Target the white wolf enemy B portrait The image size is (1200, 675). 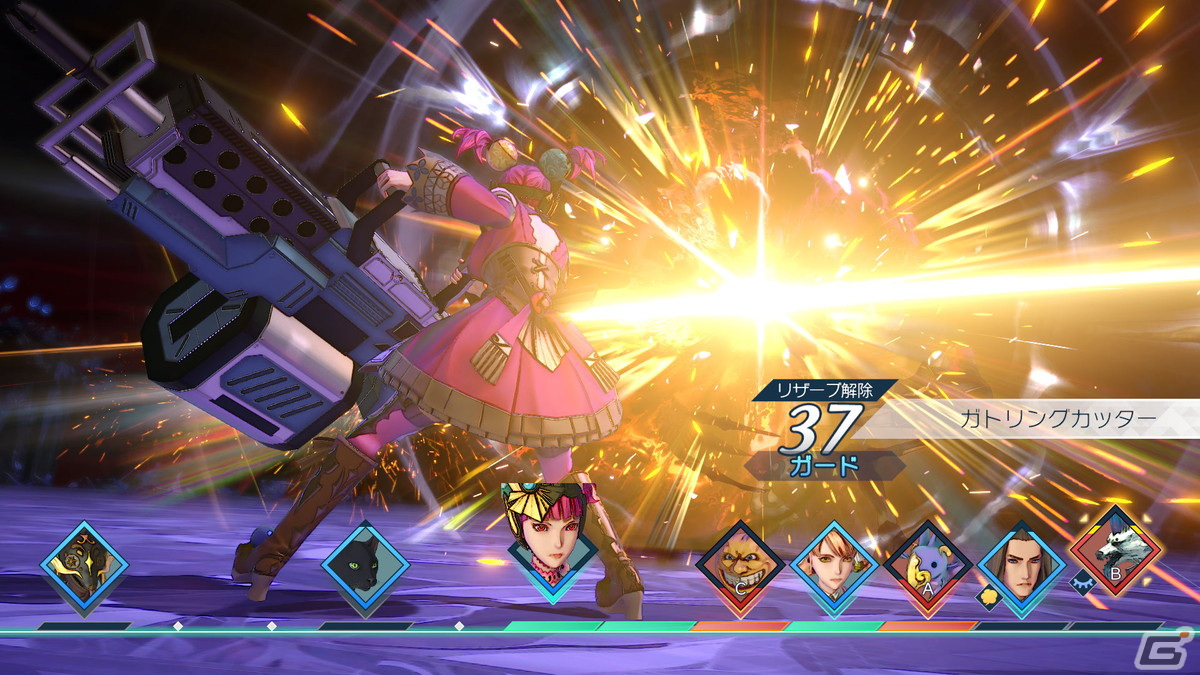point(1115,552)
